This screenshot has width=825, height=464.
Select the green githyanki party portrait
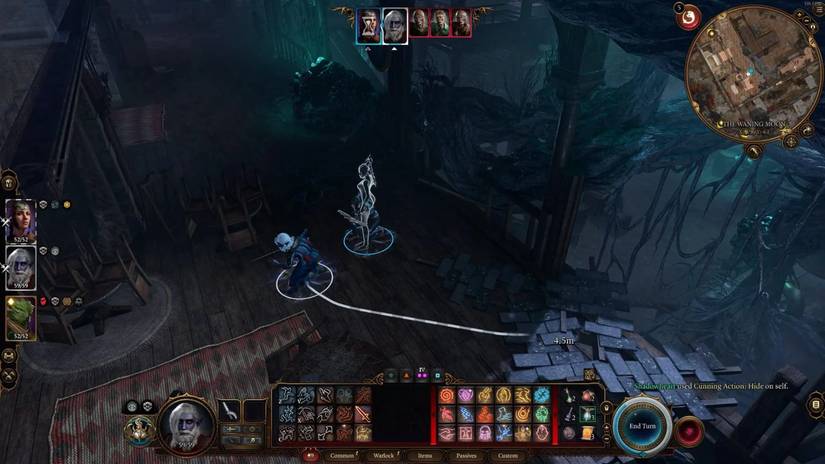21,318
